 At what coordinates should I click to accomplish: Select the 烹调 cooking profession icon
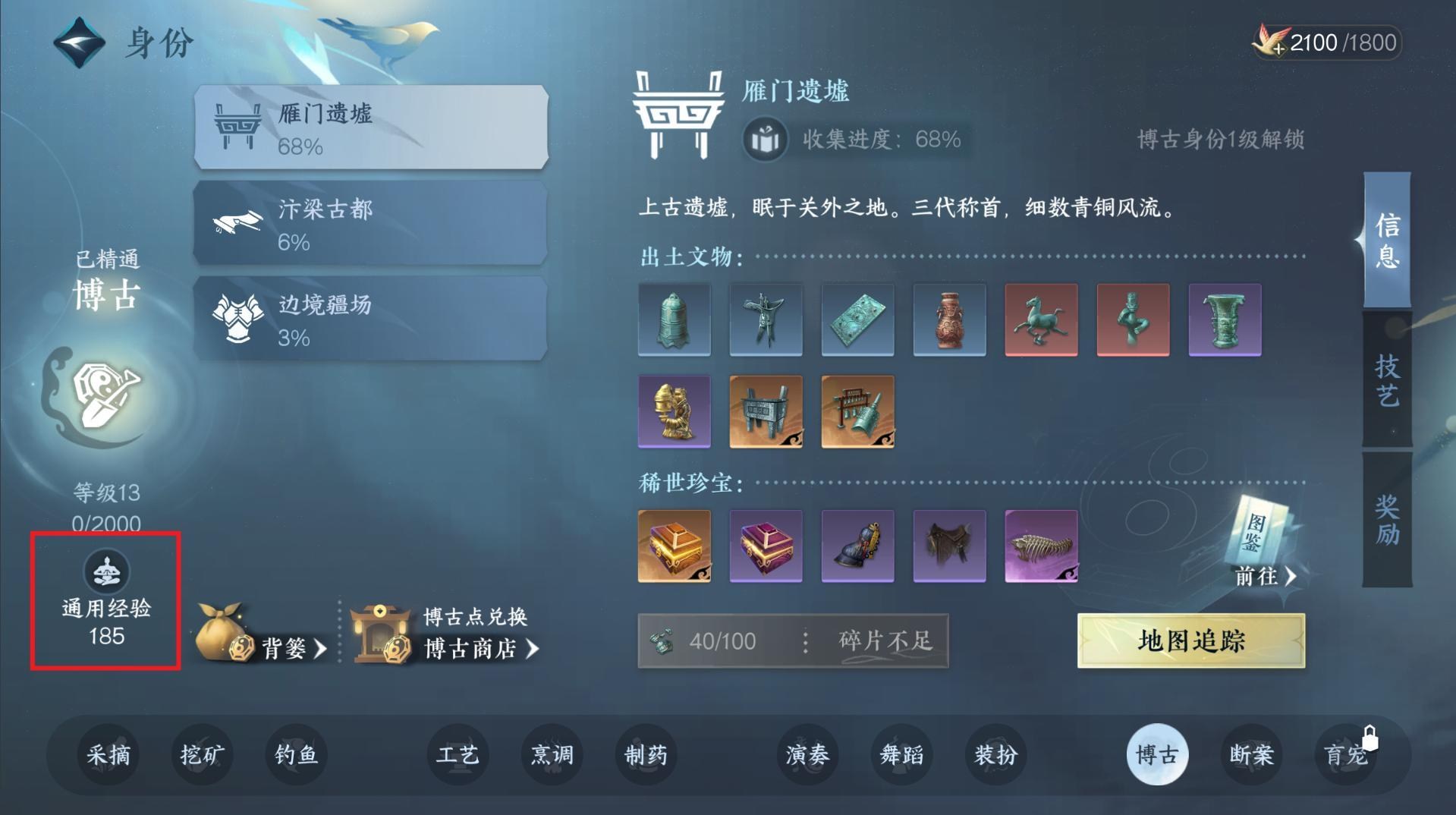552,755
